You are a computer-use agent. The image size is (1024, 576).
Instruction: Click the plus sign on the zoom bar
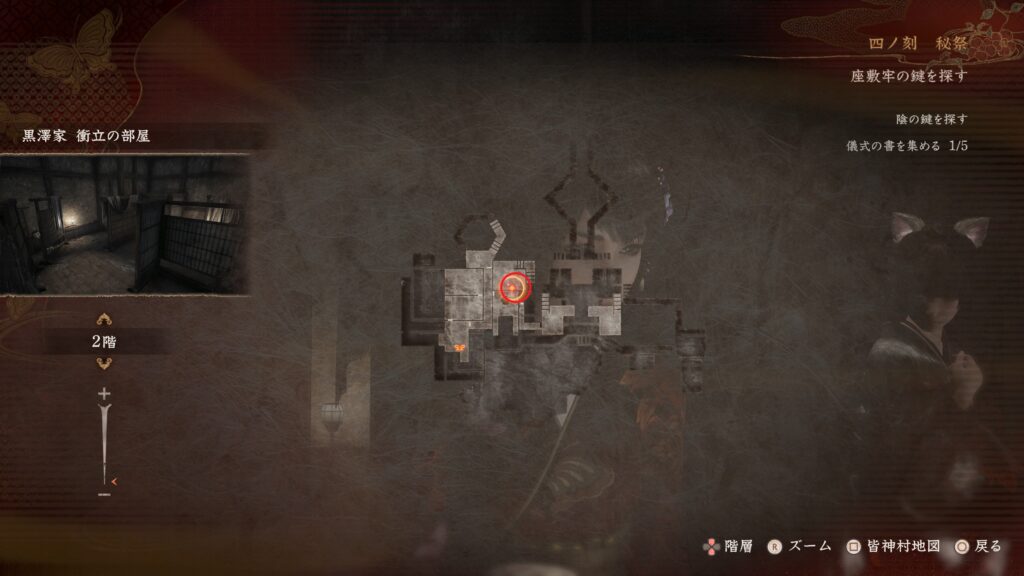click(x=104, y=394)
